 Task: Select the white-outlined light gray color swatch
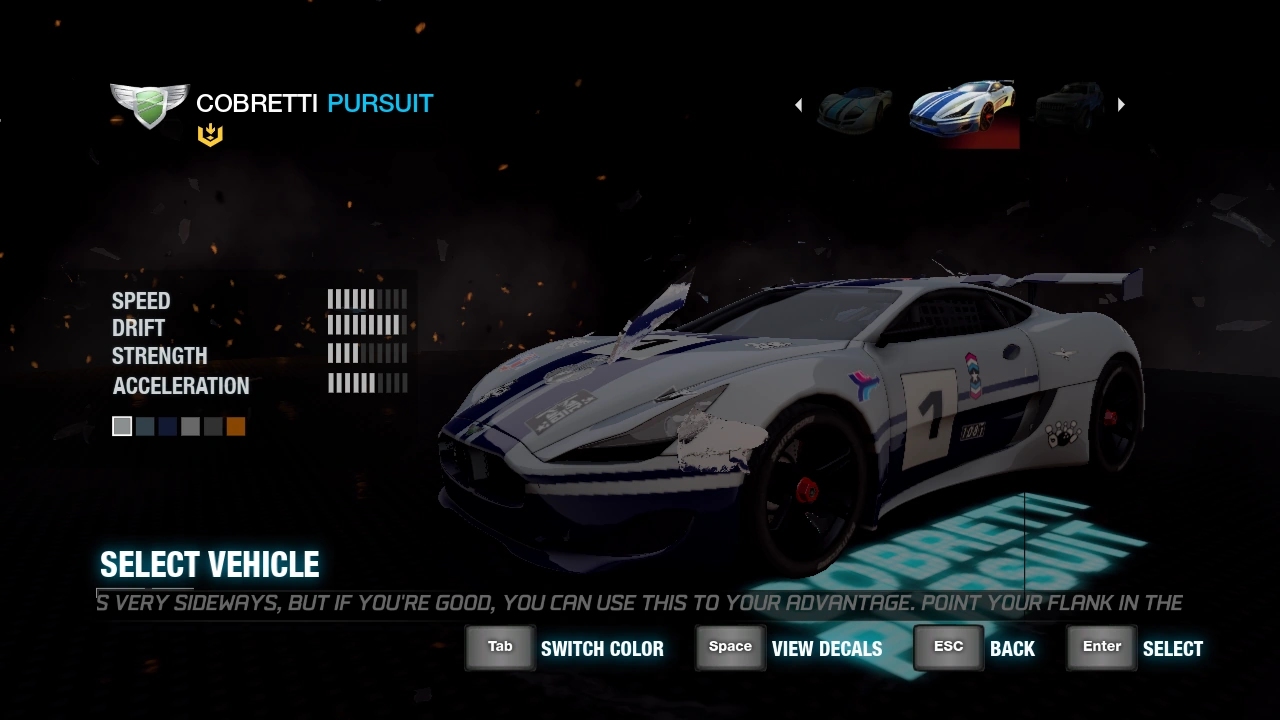pos(122,427)
